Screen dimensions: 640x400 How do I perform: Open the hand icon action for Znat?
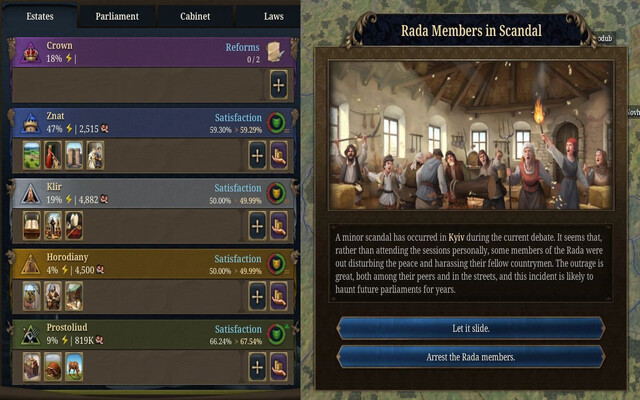279,155
